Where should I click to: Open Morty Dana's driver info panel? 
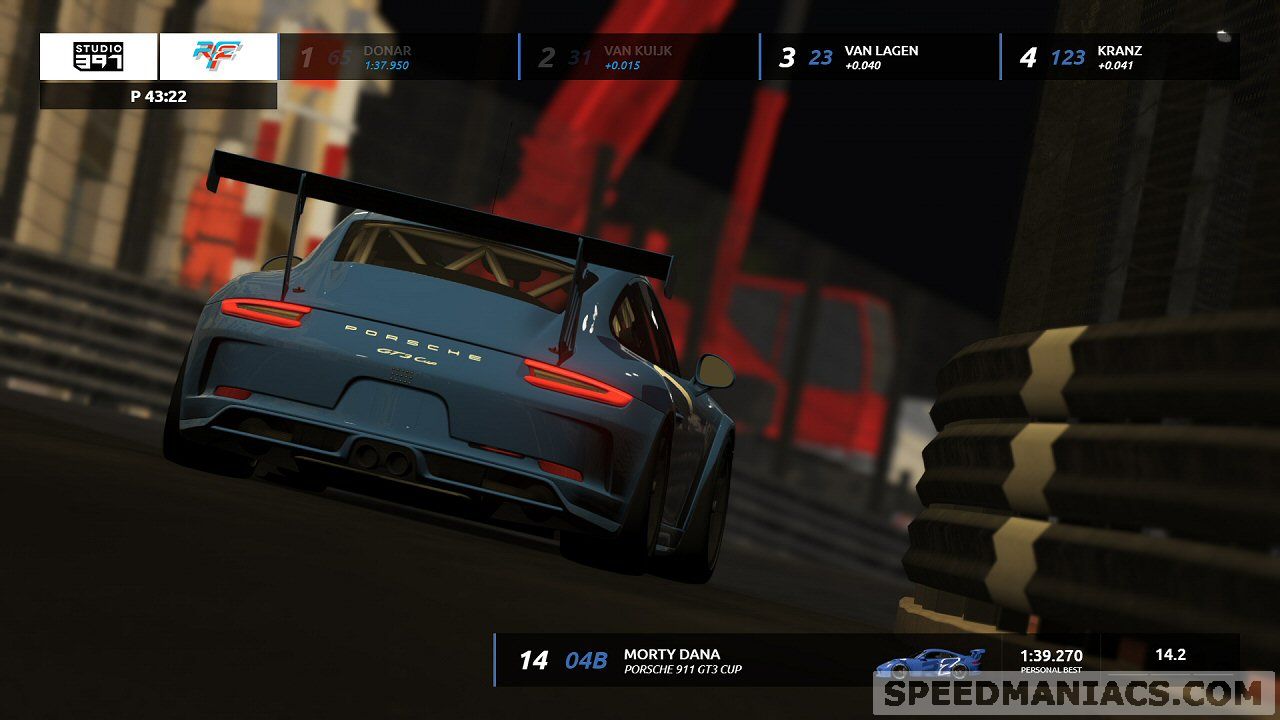(x=680, y=660)
